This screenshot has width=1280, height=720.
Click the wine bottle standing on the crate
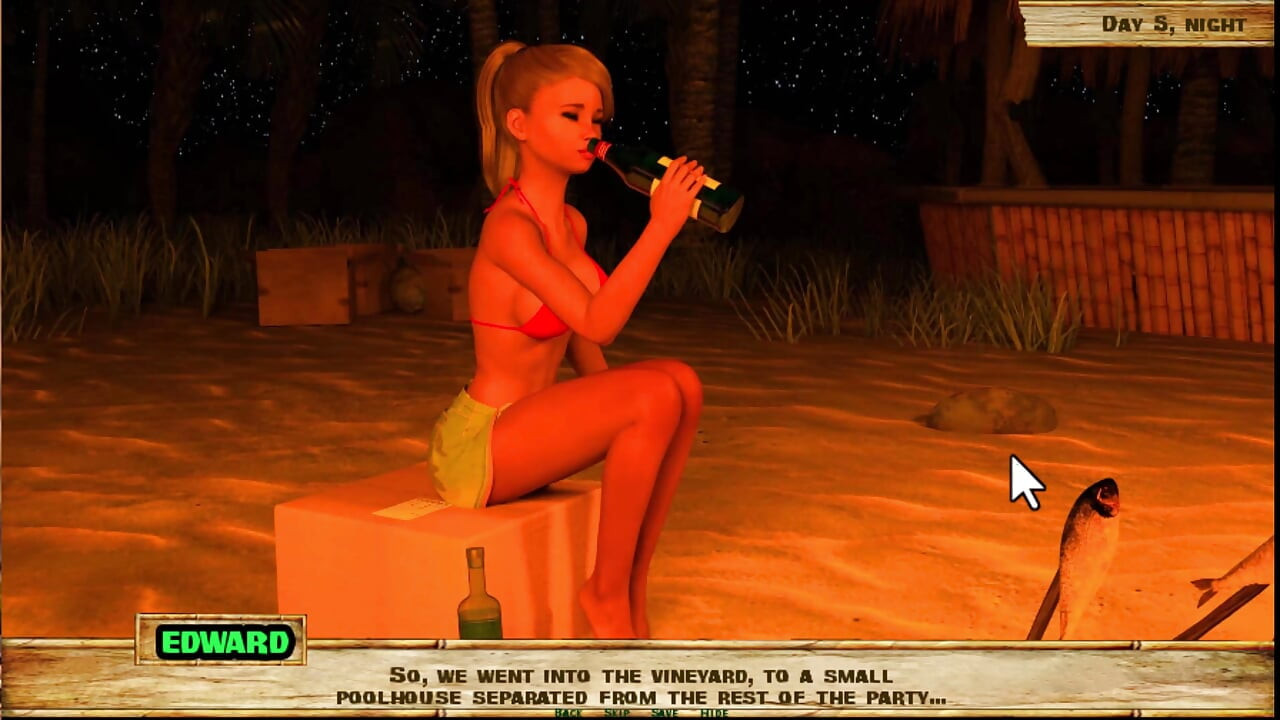click(478, 595)
